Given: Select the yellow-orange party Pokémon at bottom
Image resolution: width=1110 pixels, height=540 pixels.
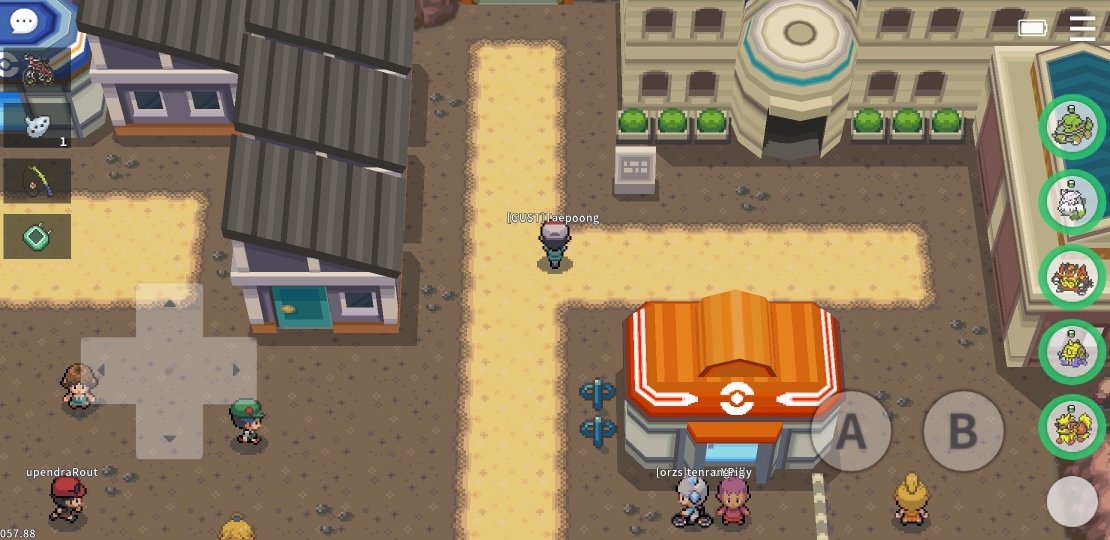Looking at the screenshot, I should (1072, 427).
